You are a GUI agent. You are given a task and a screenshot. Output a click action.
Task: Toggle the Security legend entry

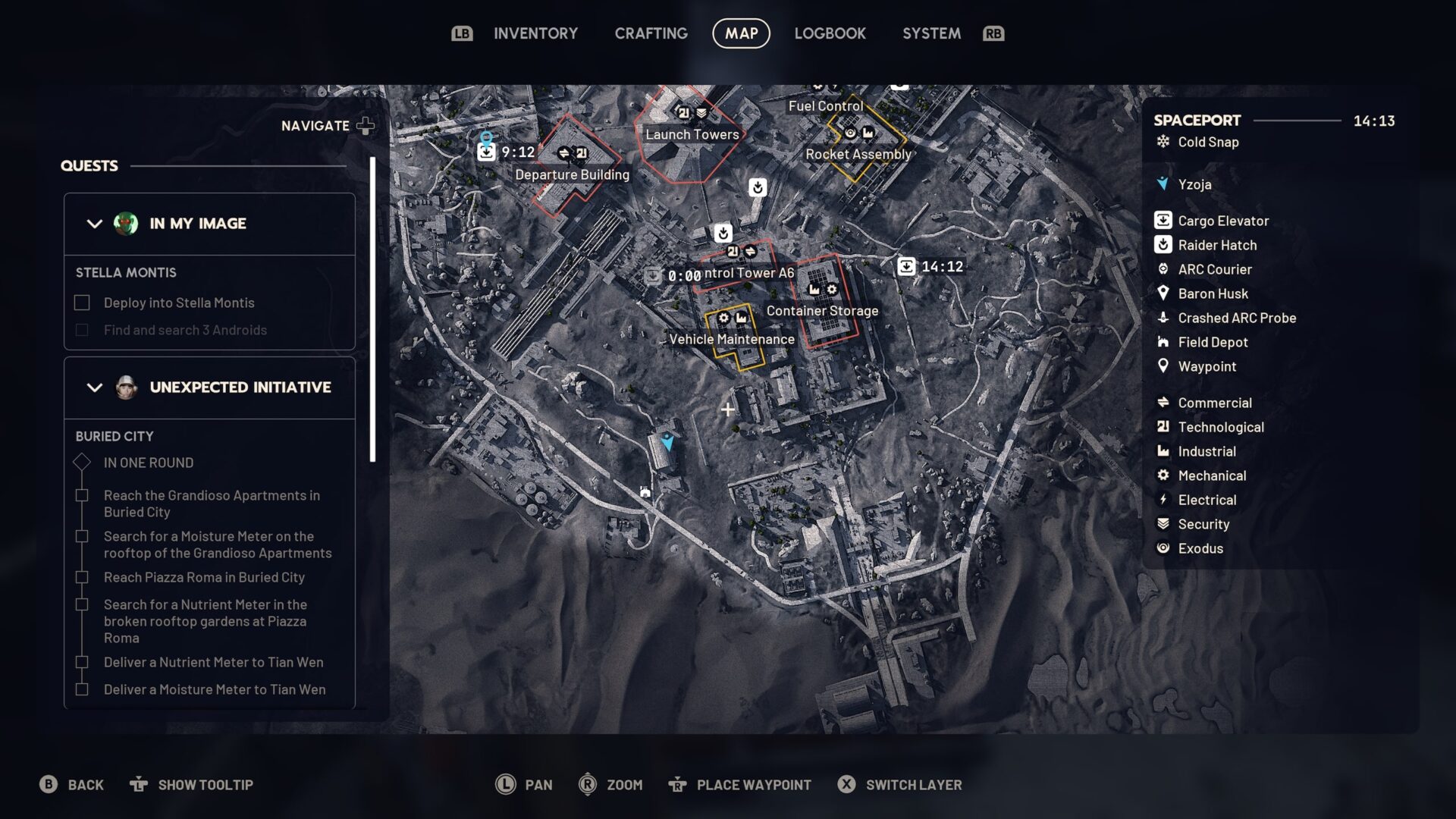pyautogui.click(x=1203, y=524)
